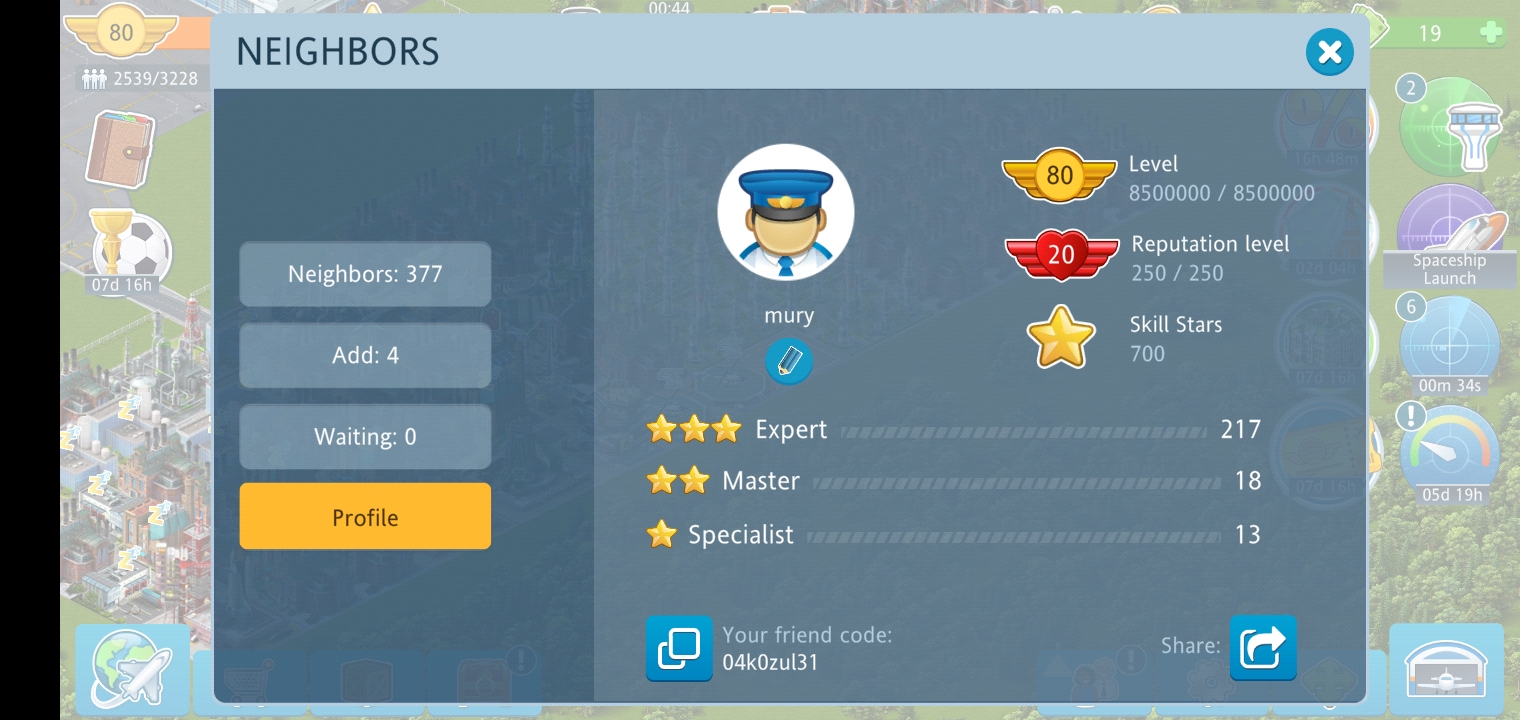Open the Spaceship Launch event
The height and width of the screenshot is (720, 1520).
pos(1449,236)
